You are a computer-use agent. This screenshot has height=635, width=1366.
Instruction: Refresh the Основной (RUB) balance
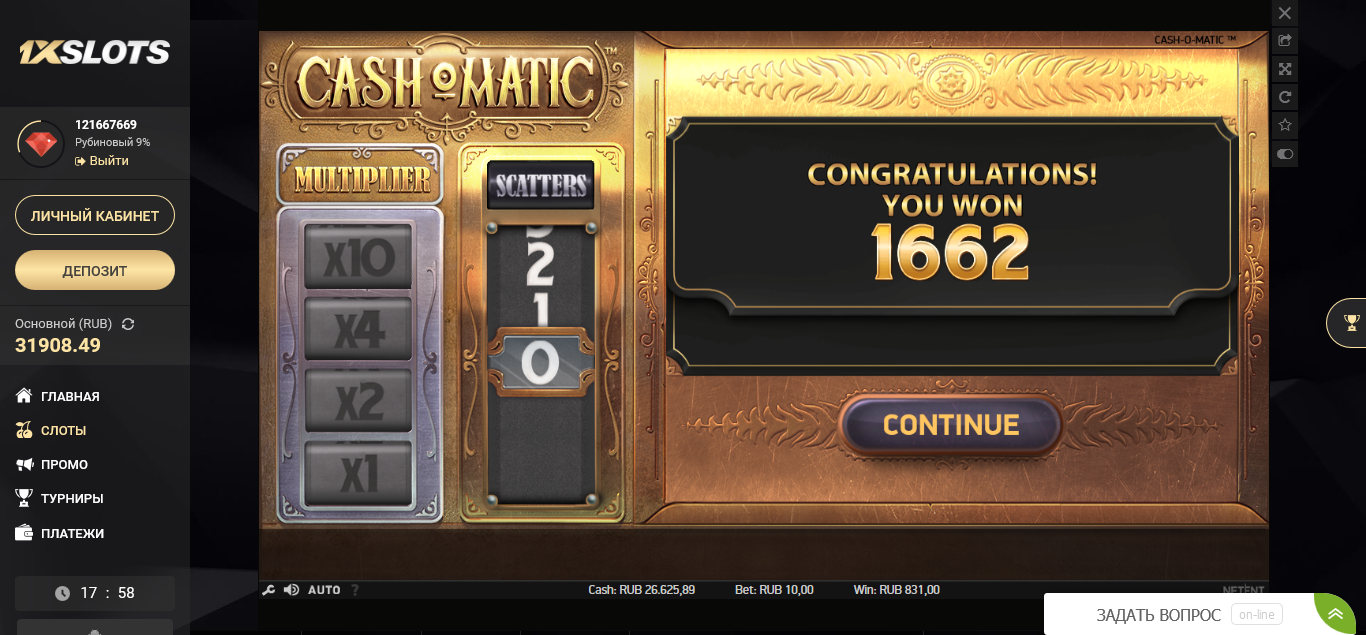click(x=128, y=324)
